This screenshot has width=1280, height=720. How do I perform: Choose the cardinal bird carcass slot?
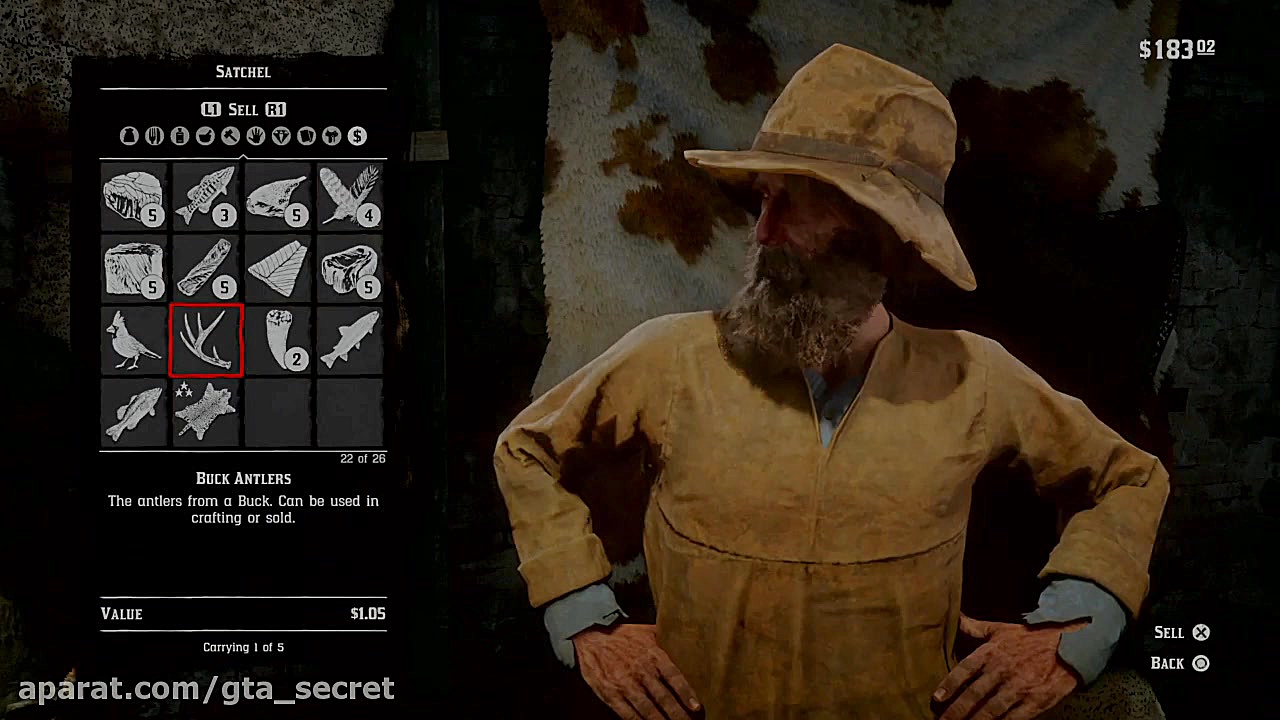pos(134,341)
